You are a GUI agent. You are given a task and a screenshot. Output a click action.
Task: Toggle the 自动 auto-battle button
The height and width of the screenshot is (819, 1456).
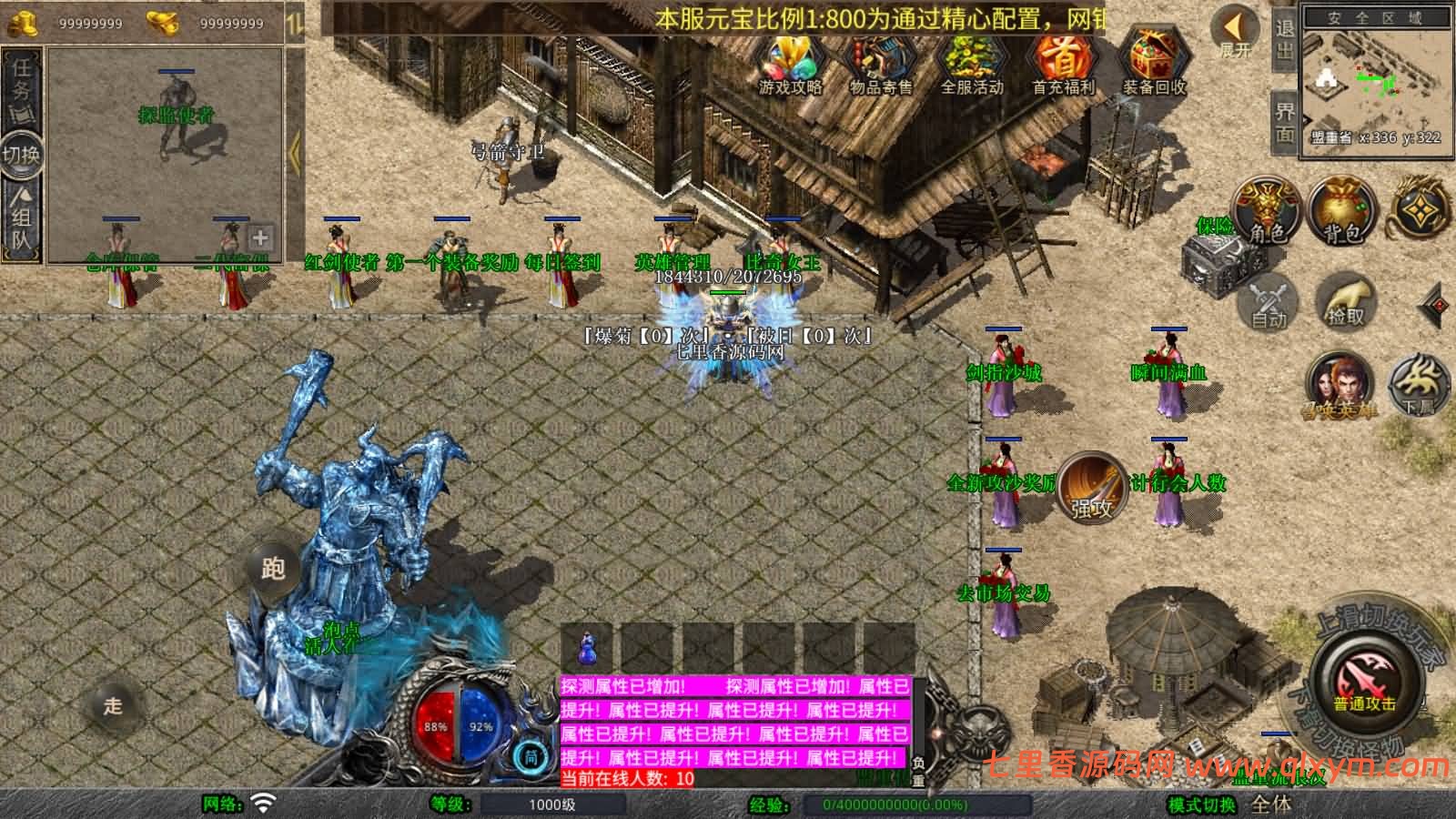pos(1268,302)
